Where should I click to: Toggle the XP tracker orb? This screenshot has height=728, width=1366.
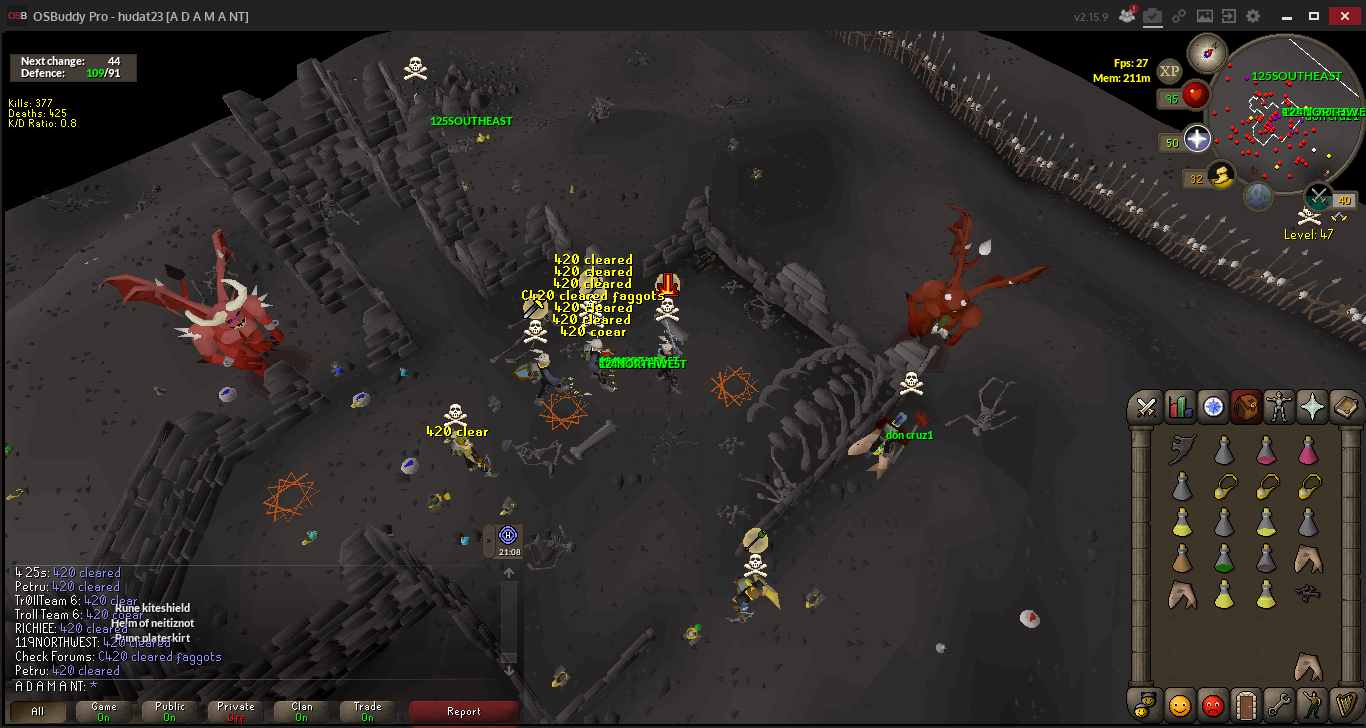(x=1169, y=71)
